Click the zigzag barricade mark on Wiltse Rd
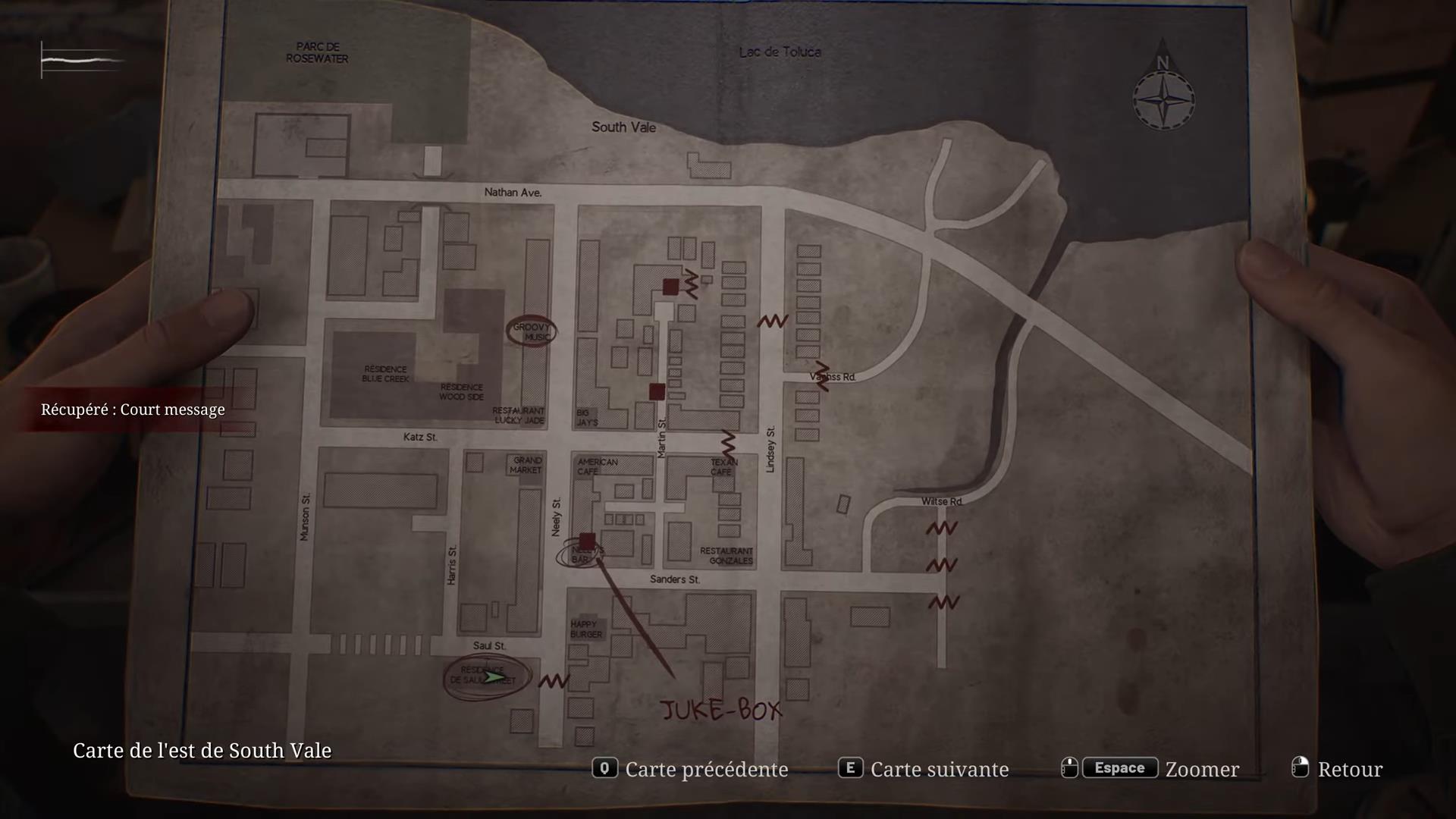This screenshot has width=1456, height=819. pyautogui.click(x=941, y=527)
